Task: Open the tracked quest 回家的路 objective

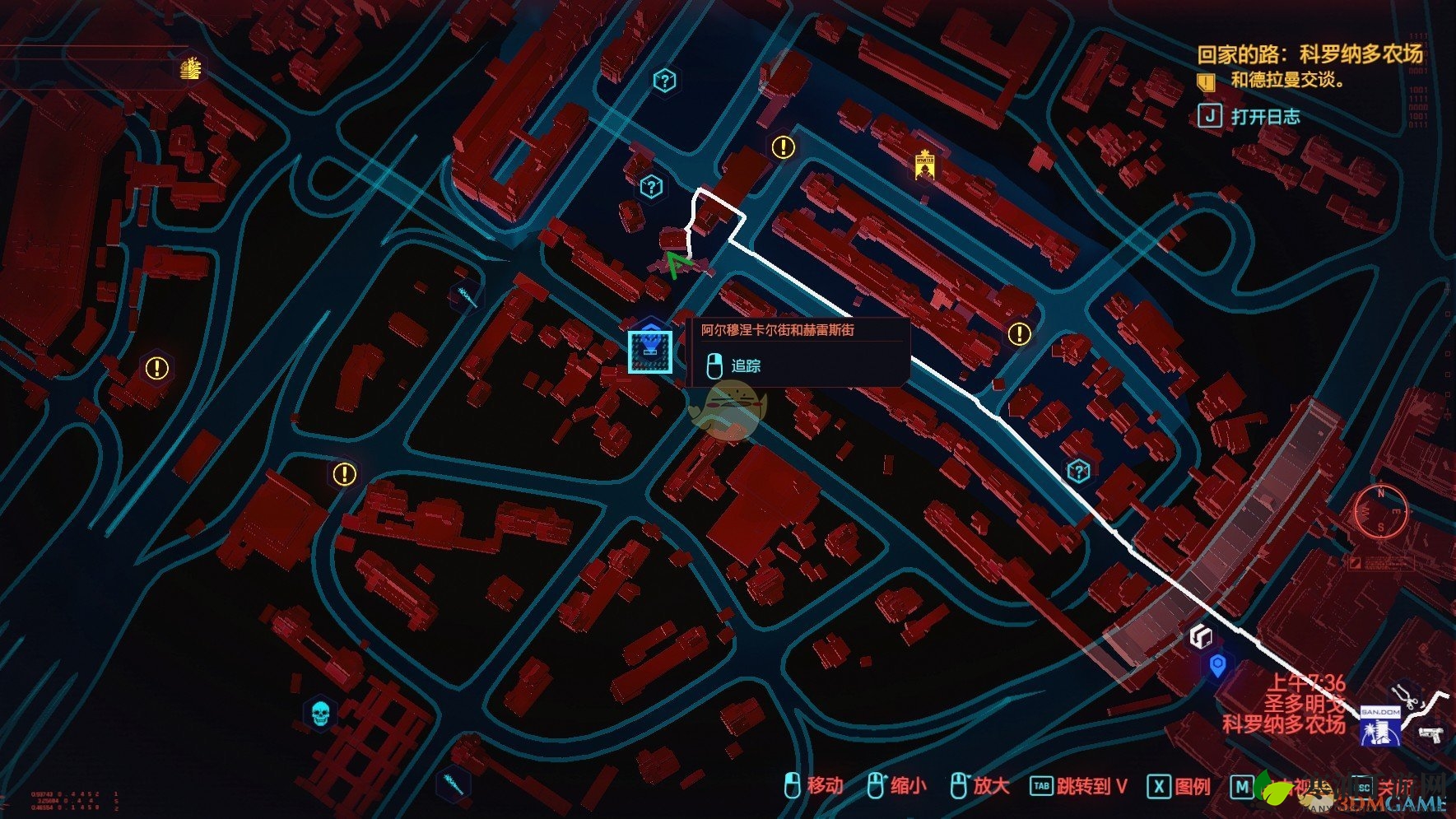Action: pos(1309,55)
